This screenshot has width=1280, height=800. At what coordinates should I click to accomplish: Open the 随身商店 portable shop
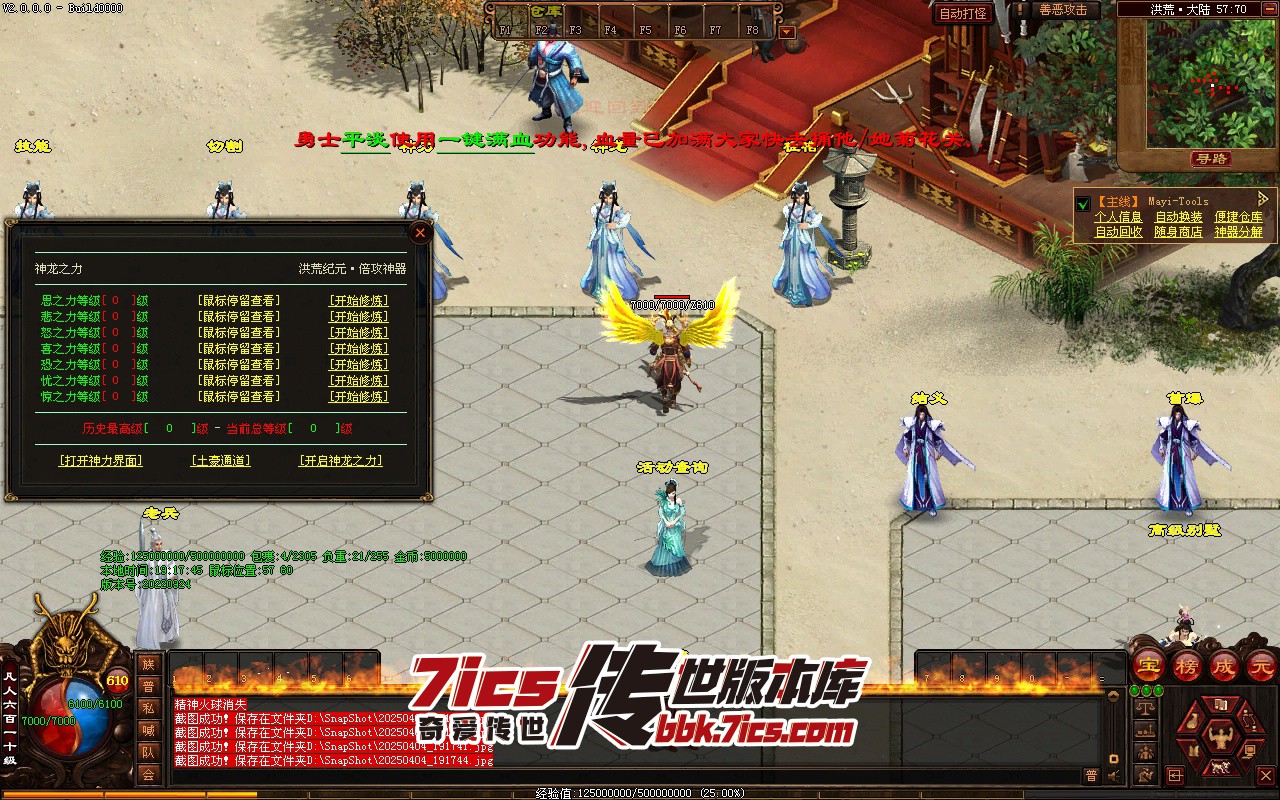[1178, 232]
